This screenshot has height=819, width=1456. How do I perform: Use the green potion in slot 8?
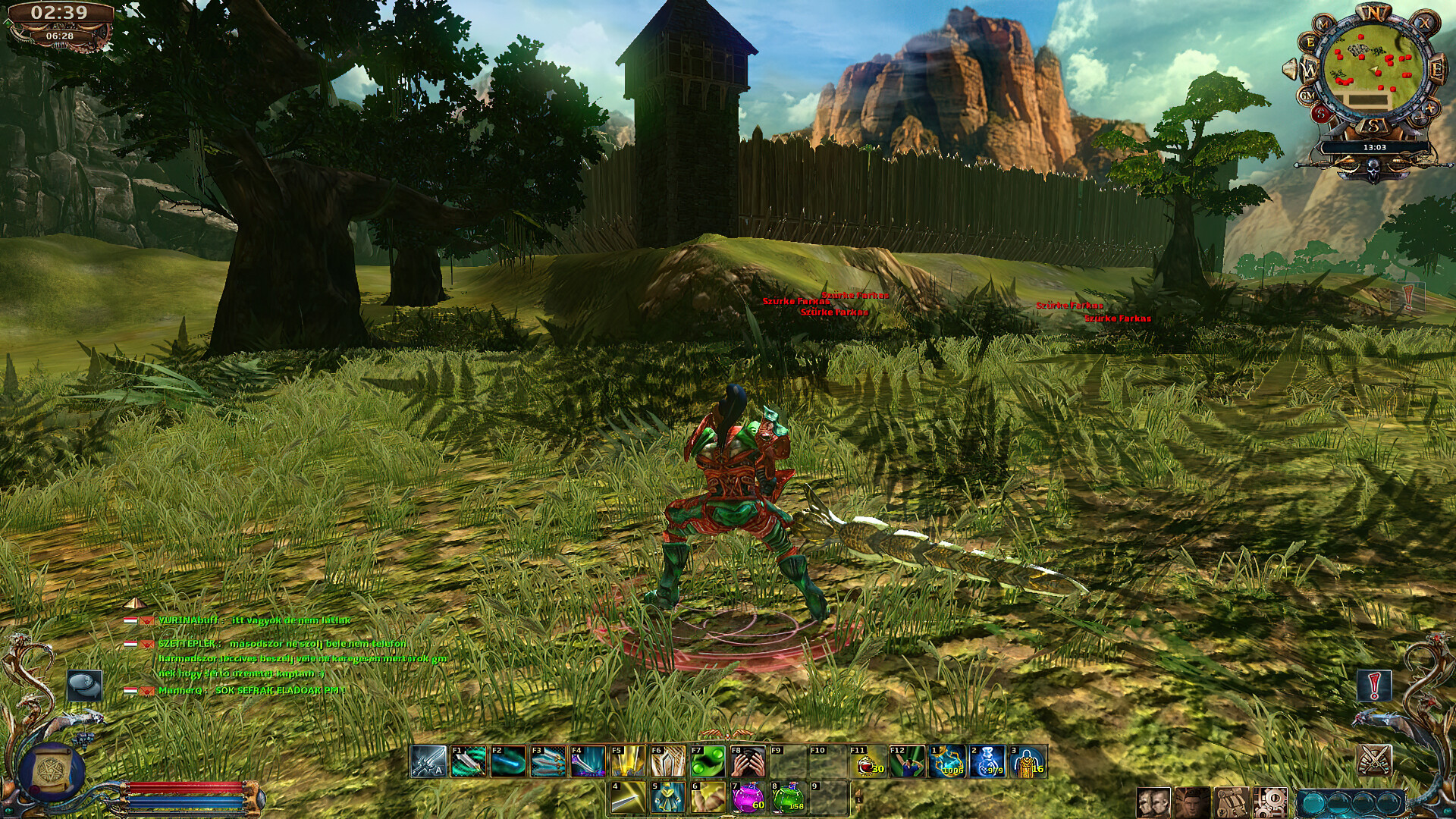point(789,798)
